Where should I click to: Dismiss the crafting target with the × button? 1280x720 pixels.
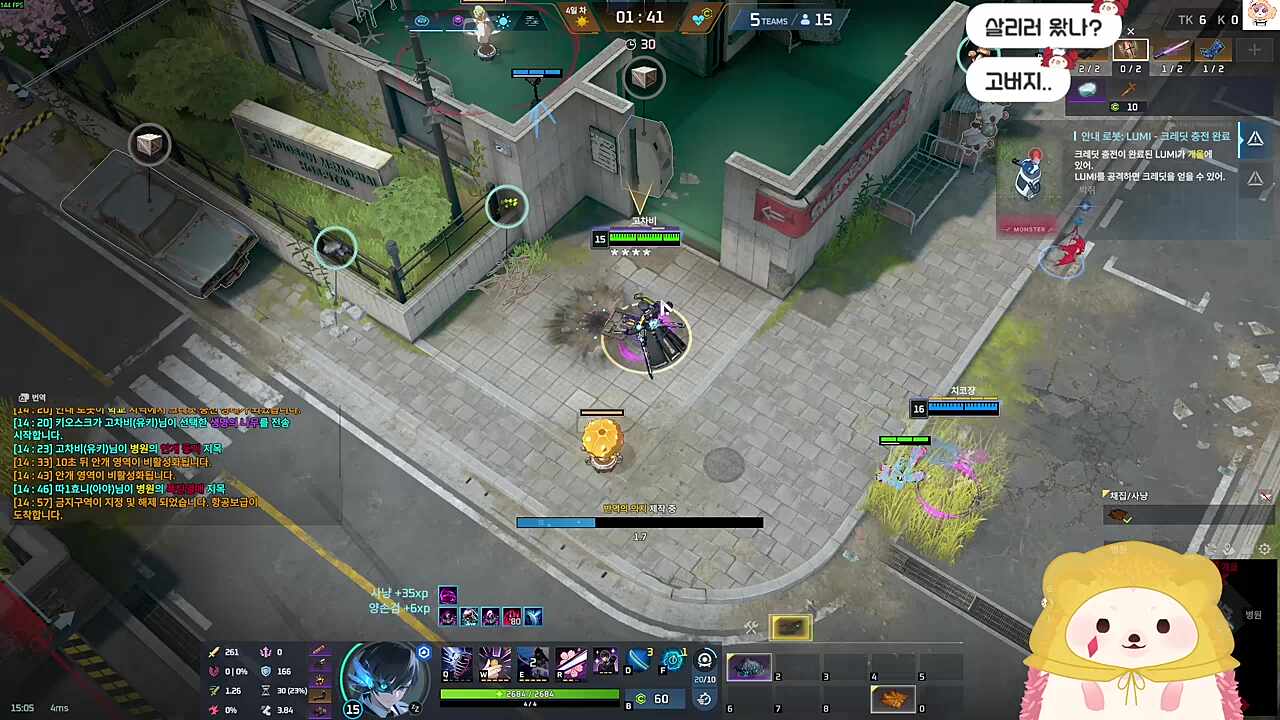click(1131, 29)
